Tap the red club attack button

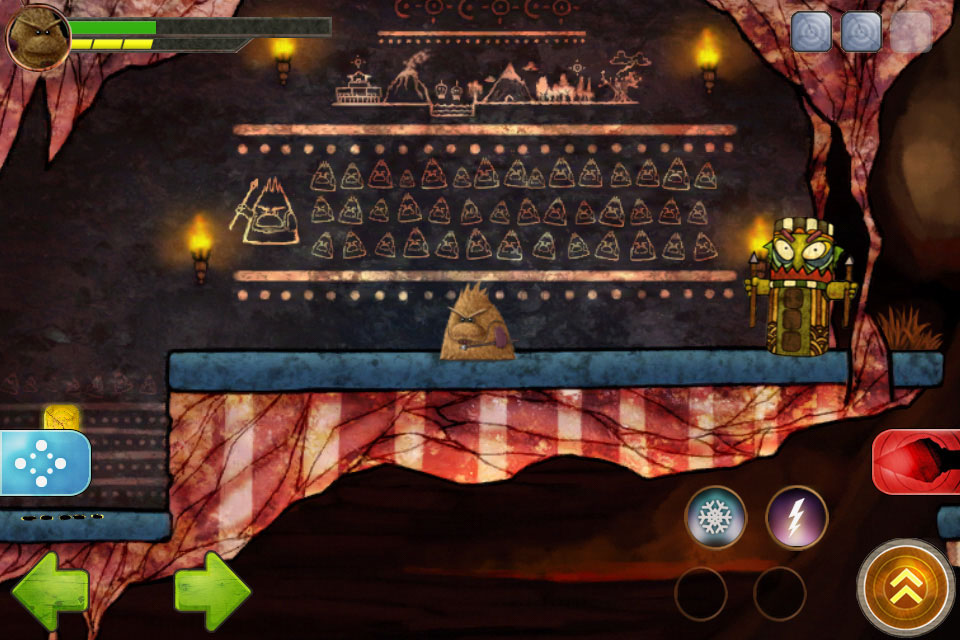(x=918, y=462)
